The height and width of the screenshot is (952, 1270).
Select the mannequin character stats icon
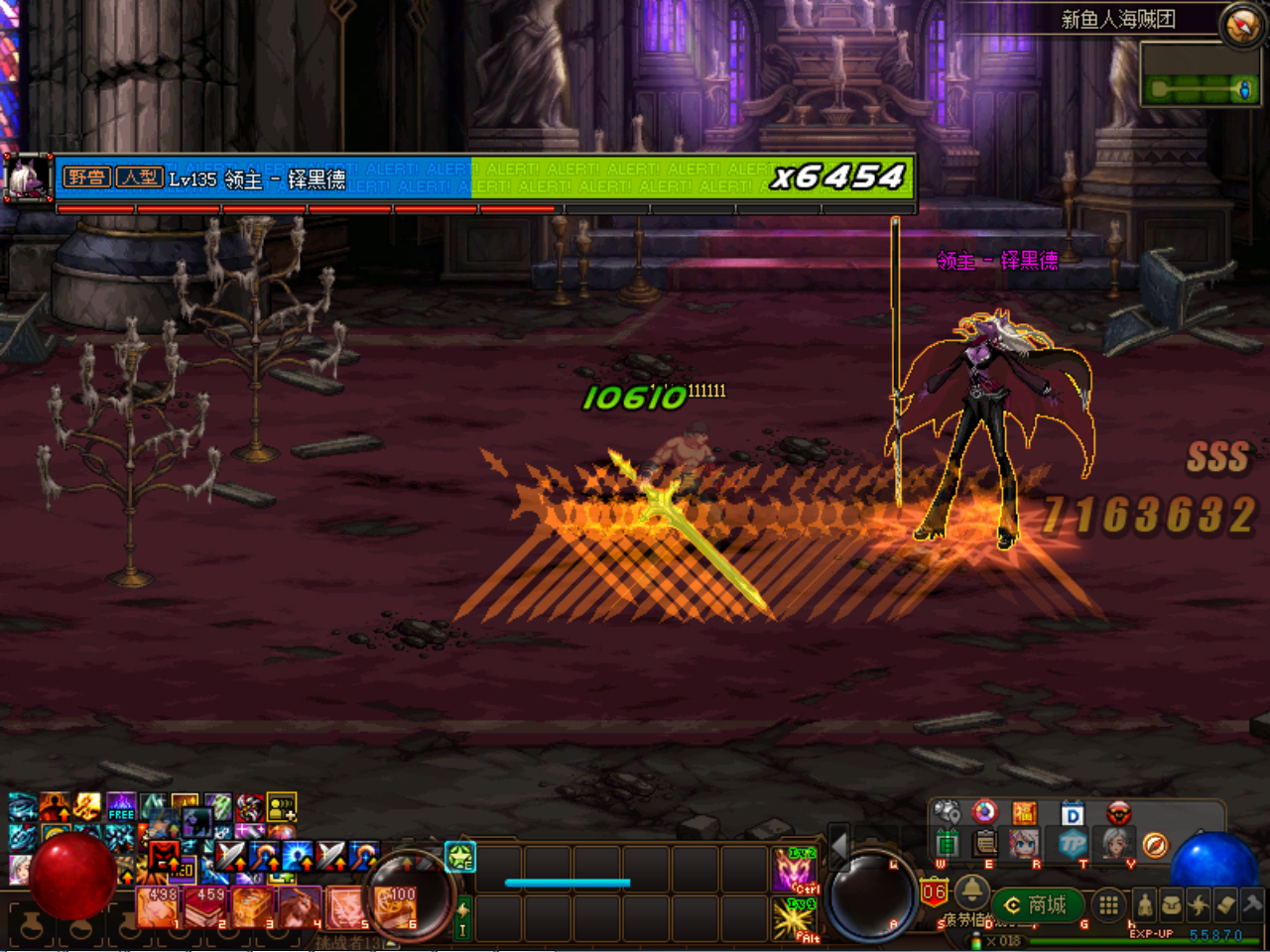tap(1145, 904)
